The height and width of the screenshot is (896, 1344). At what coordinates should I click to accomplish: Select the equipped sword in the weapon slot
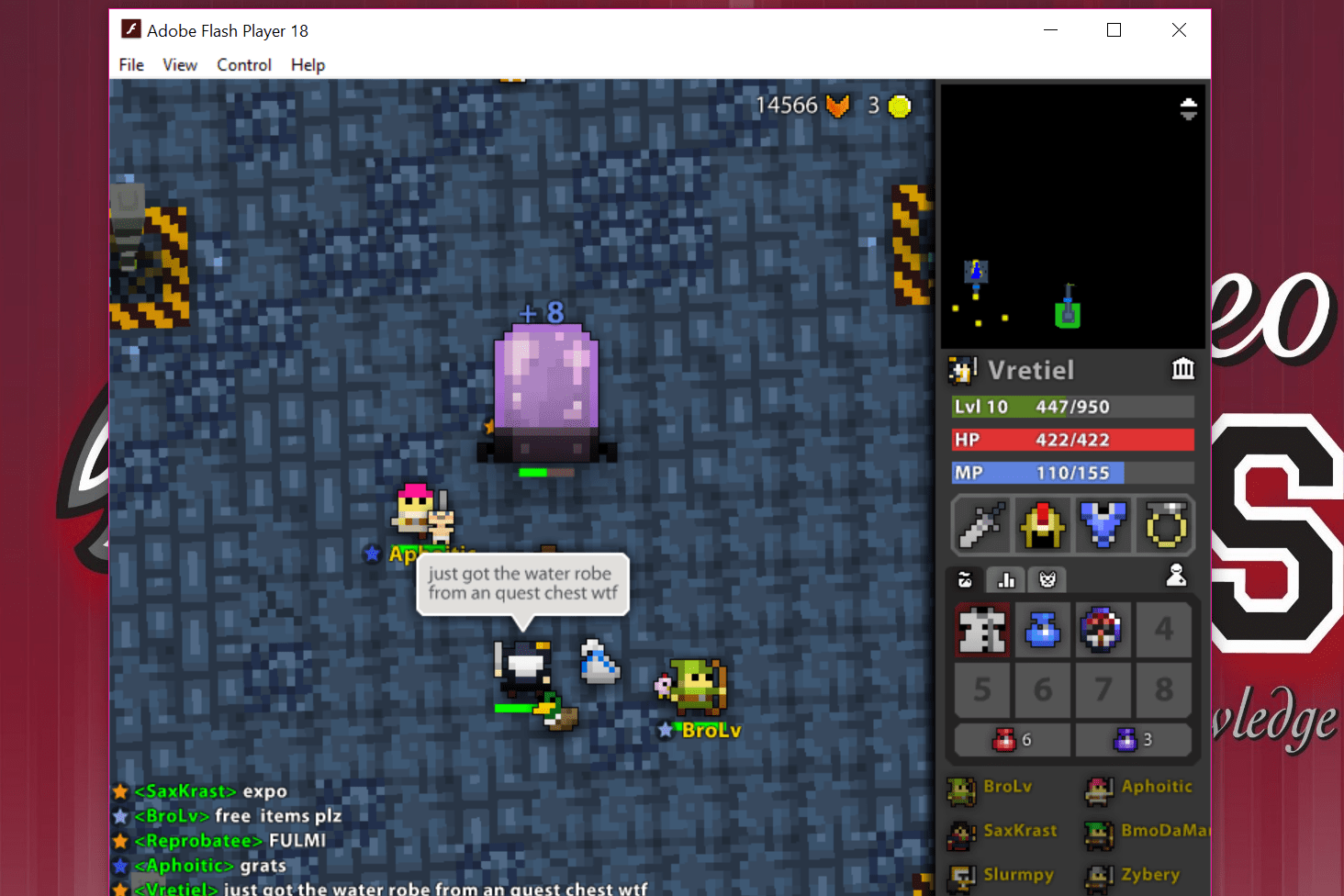click(981, 525)
